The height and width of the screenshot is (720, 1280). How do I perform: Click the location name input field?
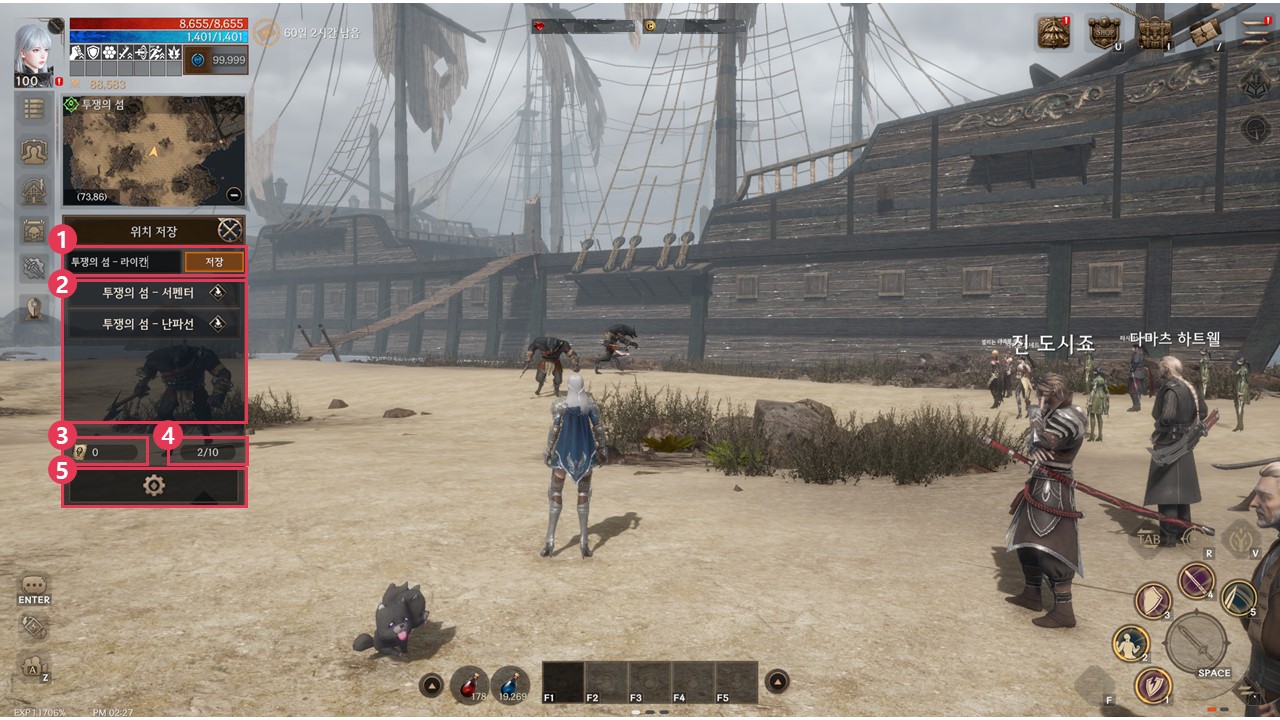(x=123, y=262)
